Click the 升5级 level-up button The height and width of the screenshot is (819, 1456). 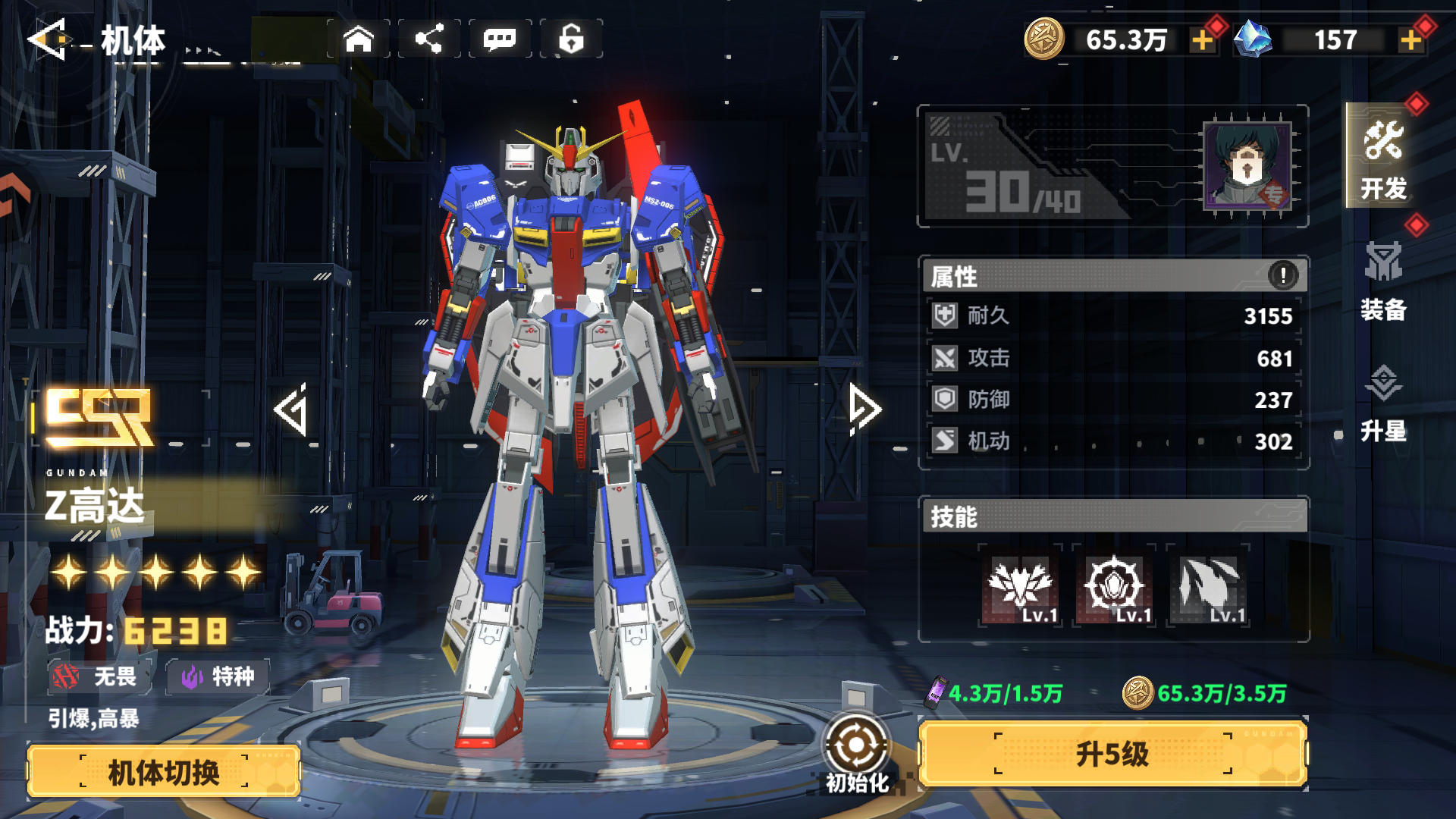coord(1112,754)
